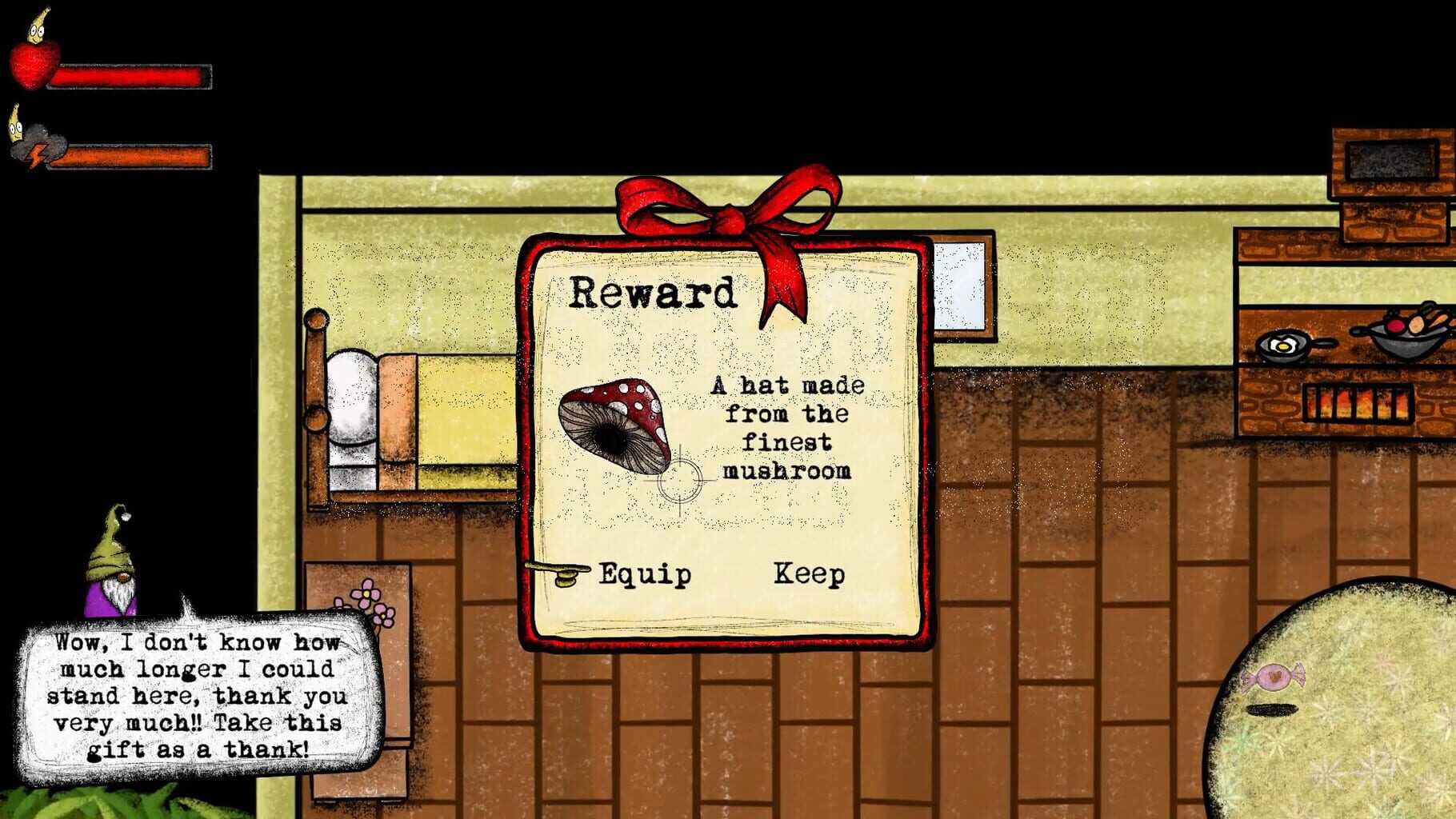The height and width of the screenshot is (819, 1456).
Task: Select the lightning bolt on the energy cloud
Action: (x=38, y=154)
